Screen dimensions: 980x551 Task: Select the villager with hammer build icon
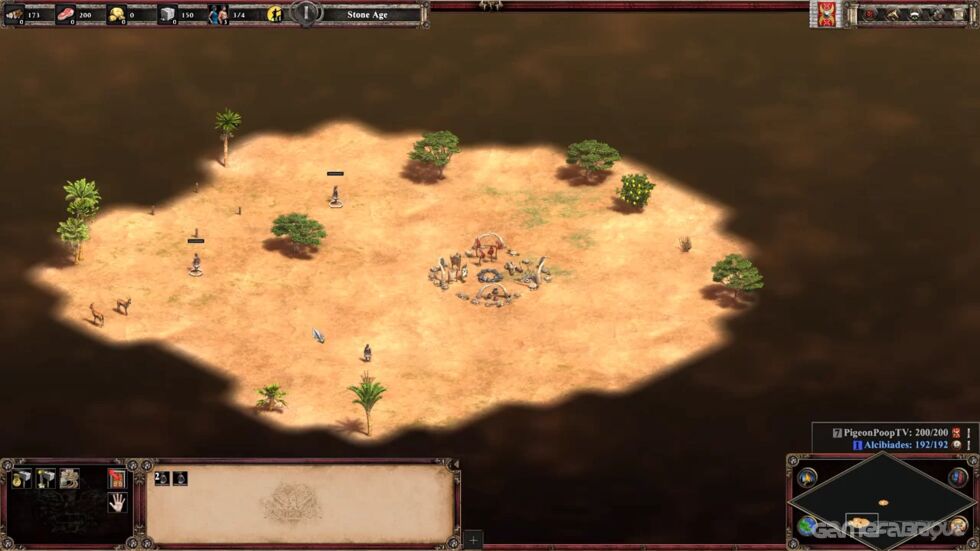point(45,479)
